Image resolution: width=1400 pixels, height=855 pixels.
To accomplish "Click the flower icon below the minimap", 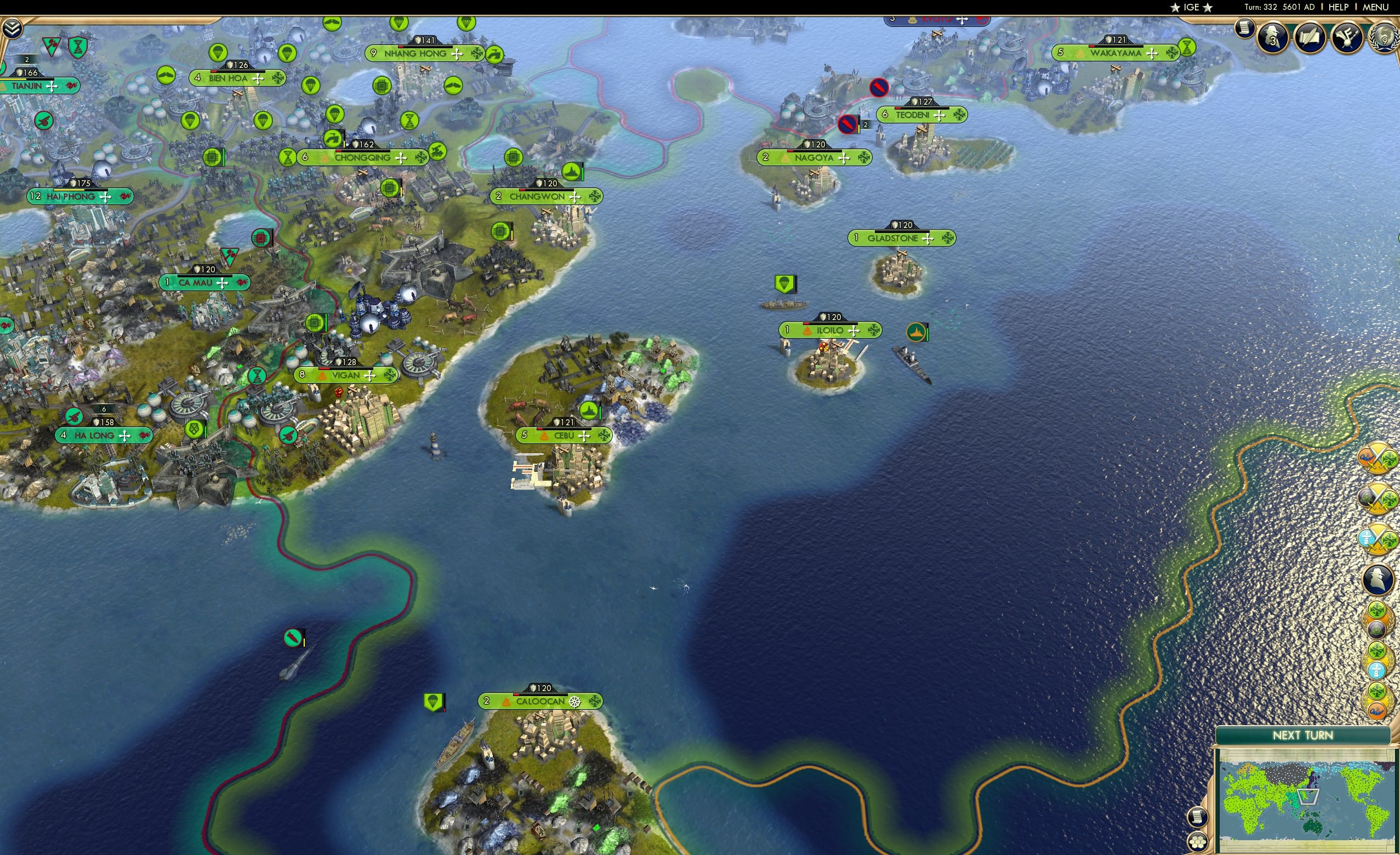I will 1198,841.
